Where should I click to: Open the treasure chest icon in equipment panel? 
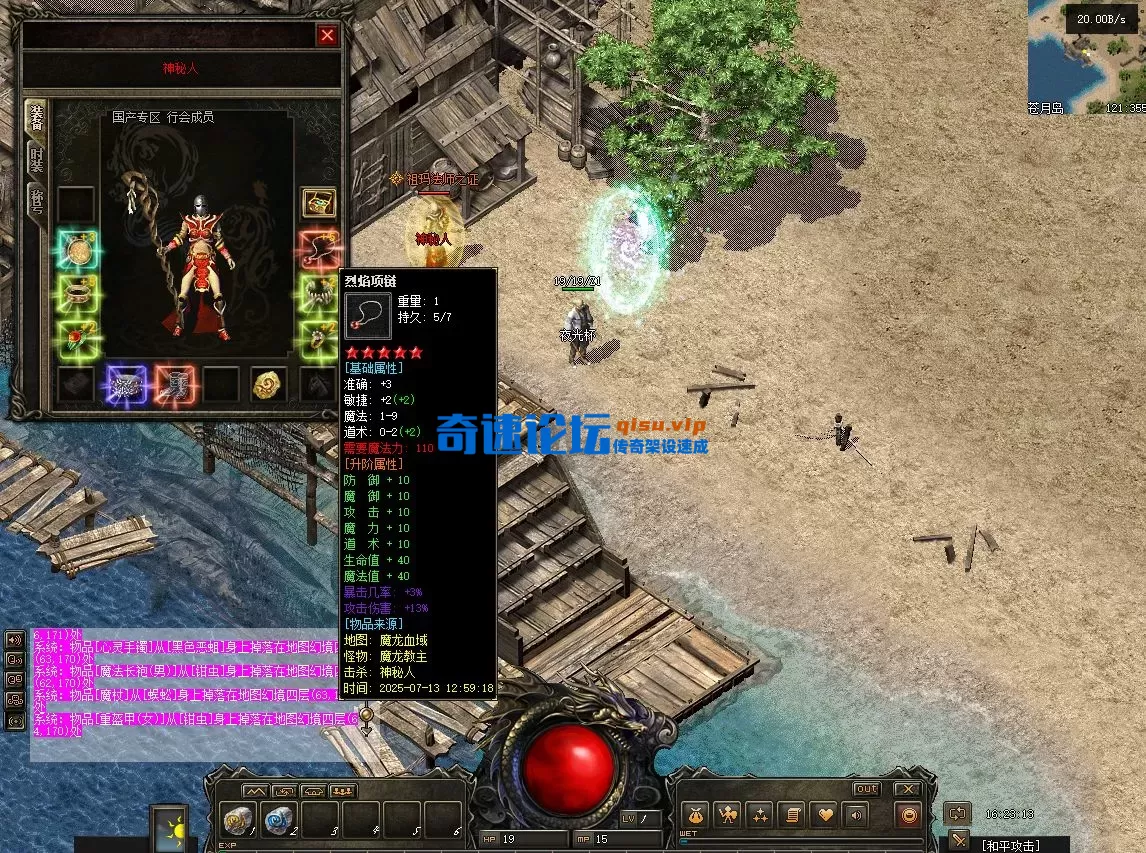point(319,203)
